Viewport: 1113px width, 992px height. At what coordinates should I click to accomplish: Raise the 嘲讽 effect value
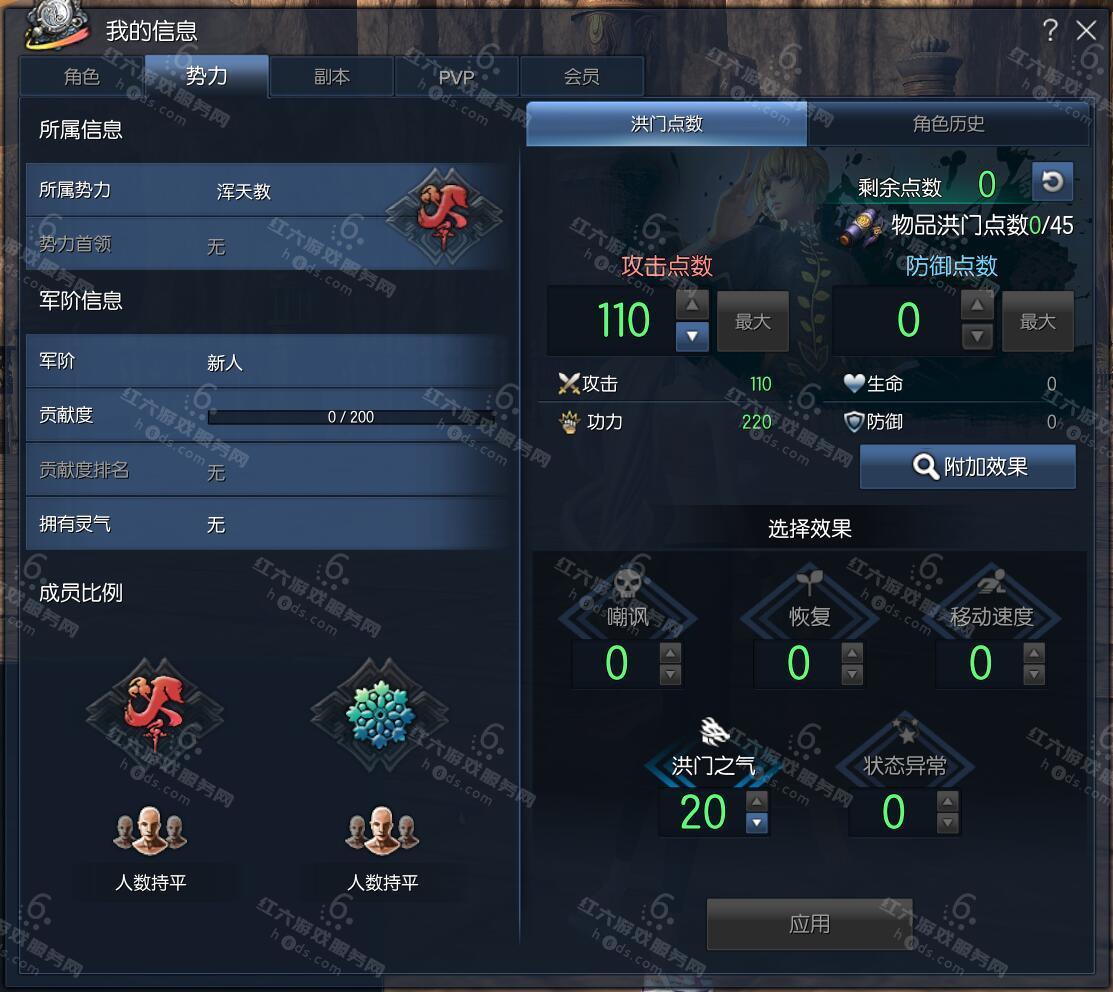coord(670,653)
